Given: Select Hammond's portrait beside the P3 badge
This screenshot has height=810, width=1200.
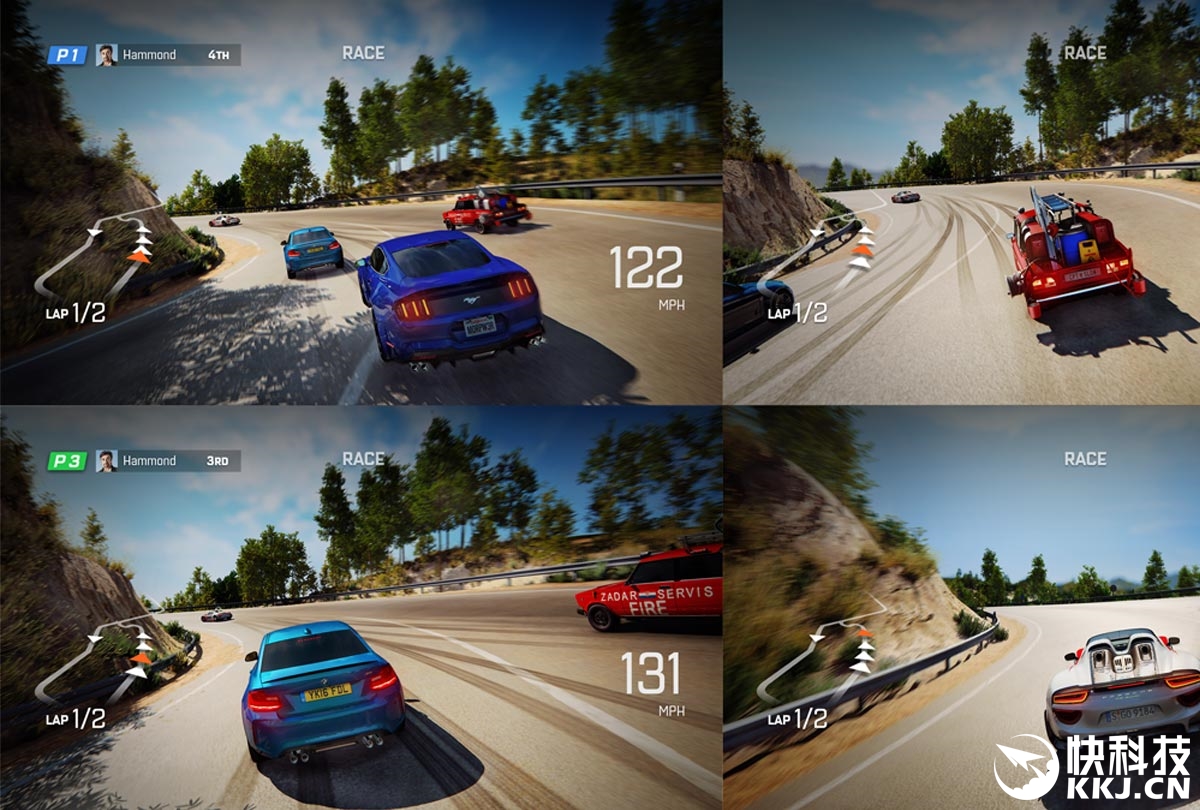Looking at the screenshot, I should 106,461.
